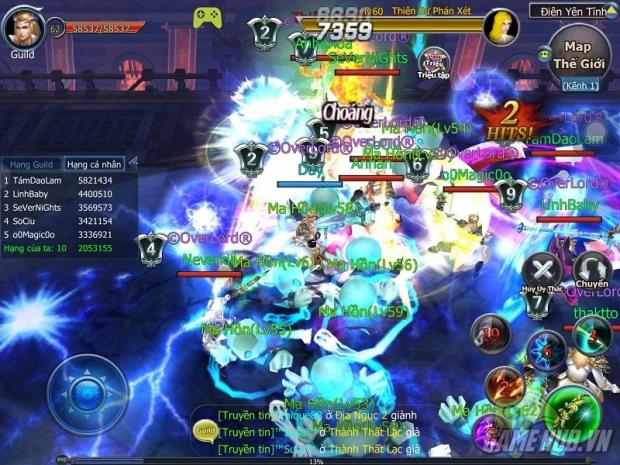Activate the blue burst skill on cooldown 6

tap(545, 350)
